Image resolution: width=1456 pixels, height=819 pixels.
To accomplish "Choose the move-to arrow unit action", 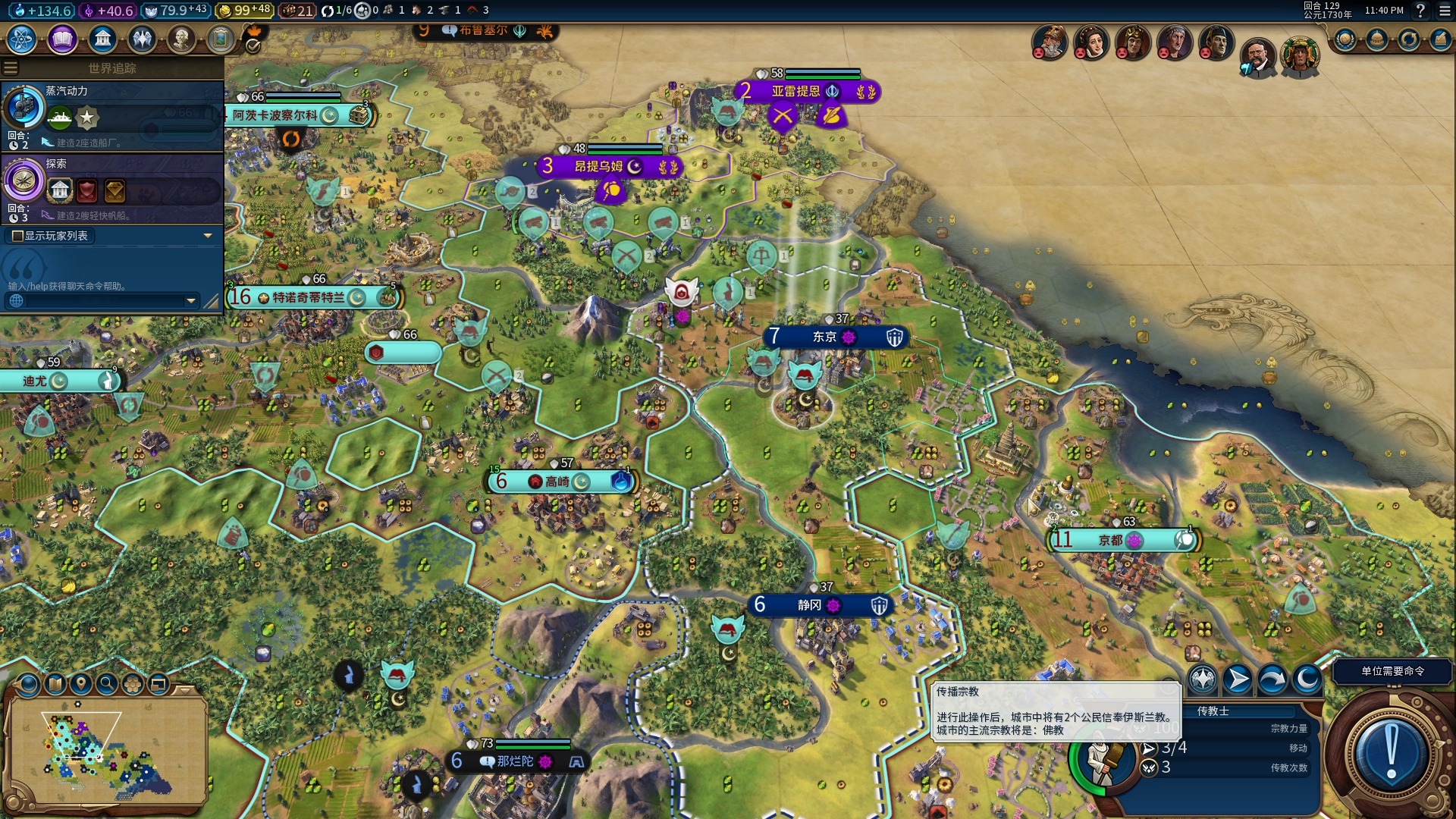I will coord(1238,679).
